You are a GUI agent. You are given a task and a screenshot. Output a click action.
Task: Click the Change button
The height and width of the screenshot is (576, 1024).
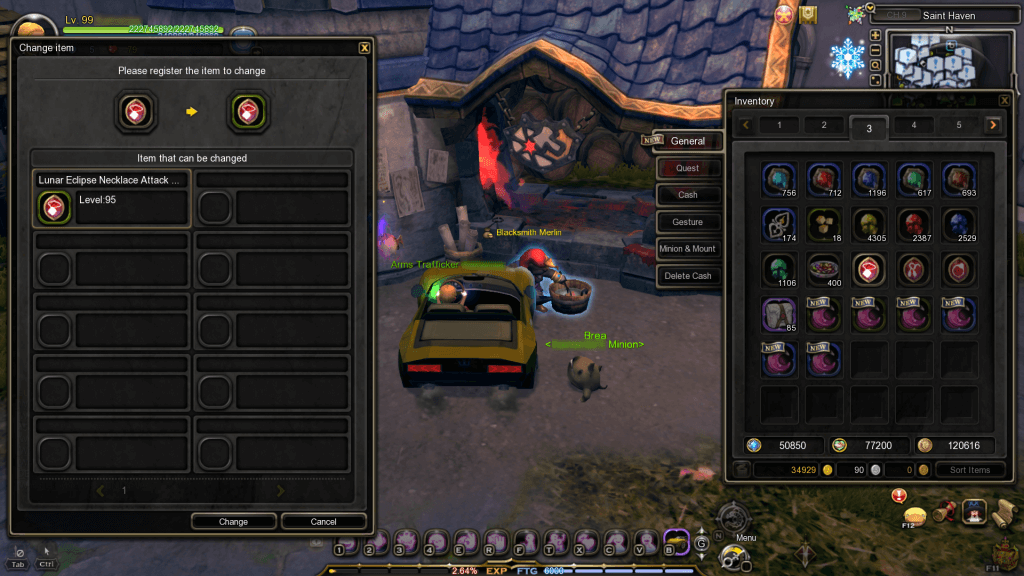234,521
